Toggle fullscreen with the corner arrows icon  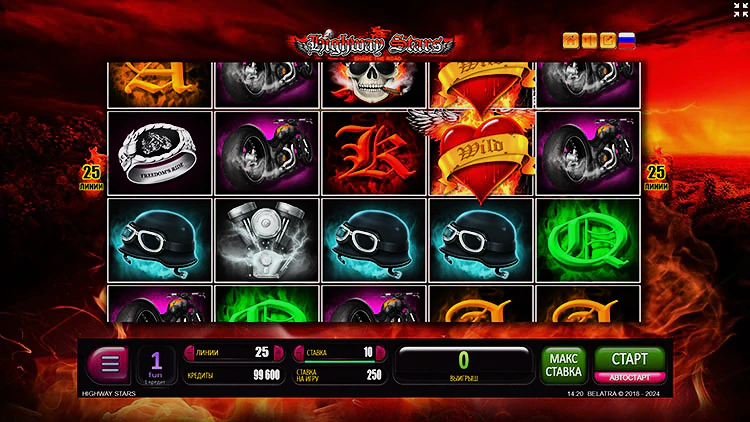click(x=739, y=10)
